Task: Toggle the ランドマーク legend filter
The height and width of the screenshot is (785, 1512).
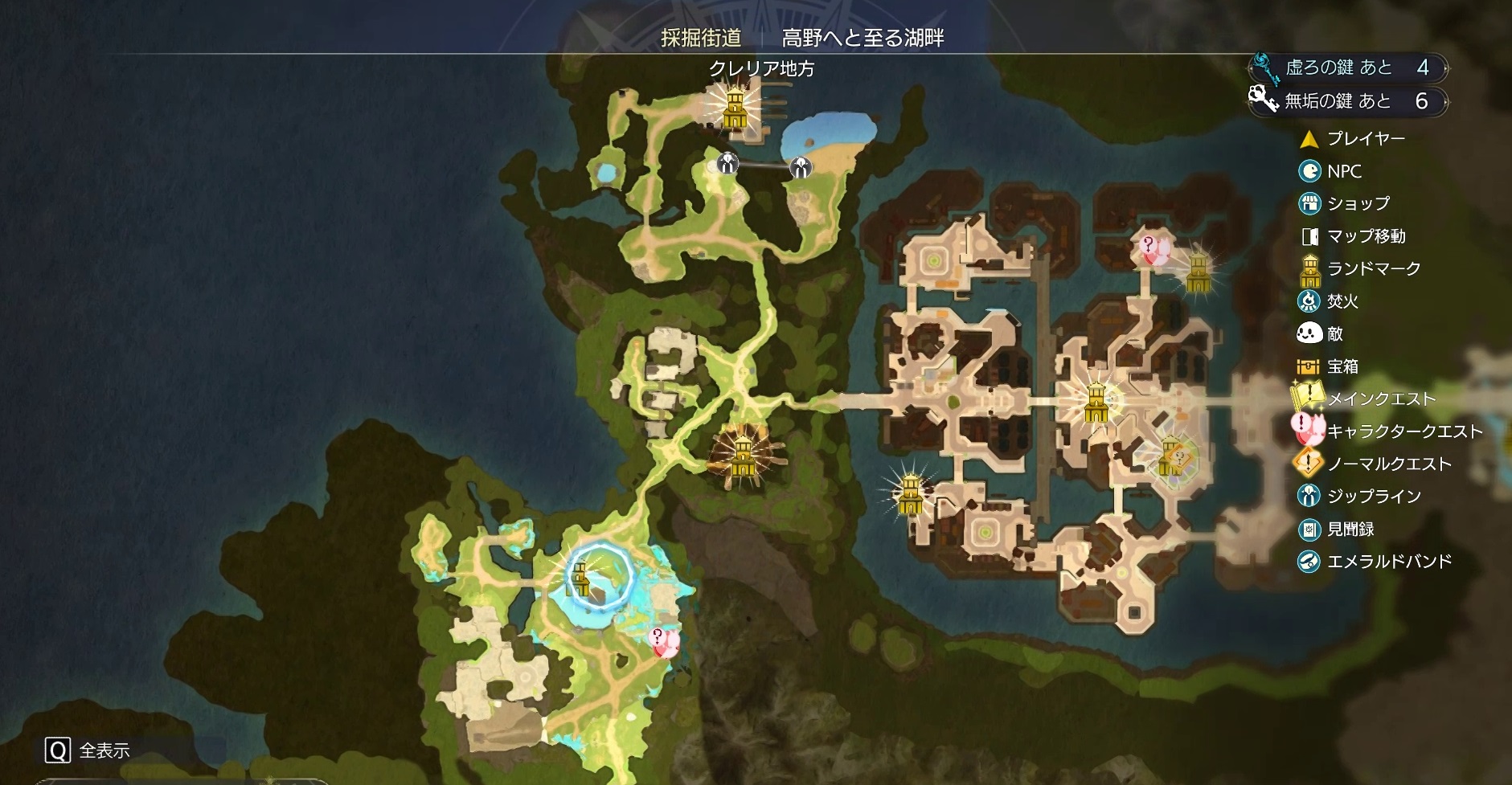Action: (1373, 269)
